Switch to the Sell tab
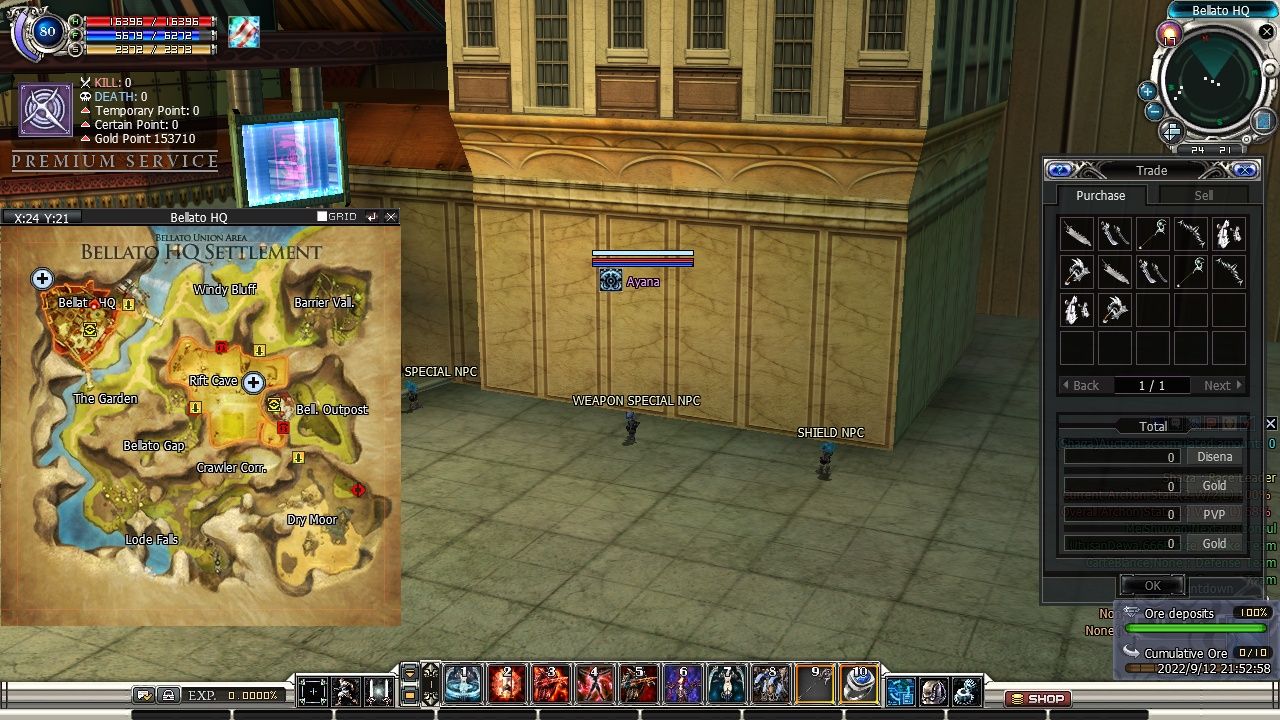The image size is (1280, 720). [1204, 195]
